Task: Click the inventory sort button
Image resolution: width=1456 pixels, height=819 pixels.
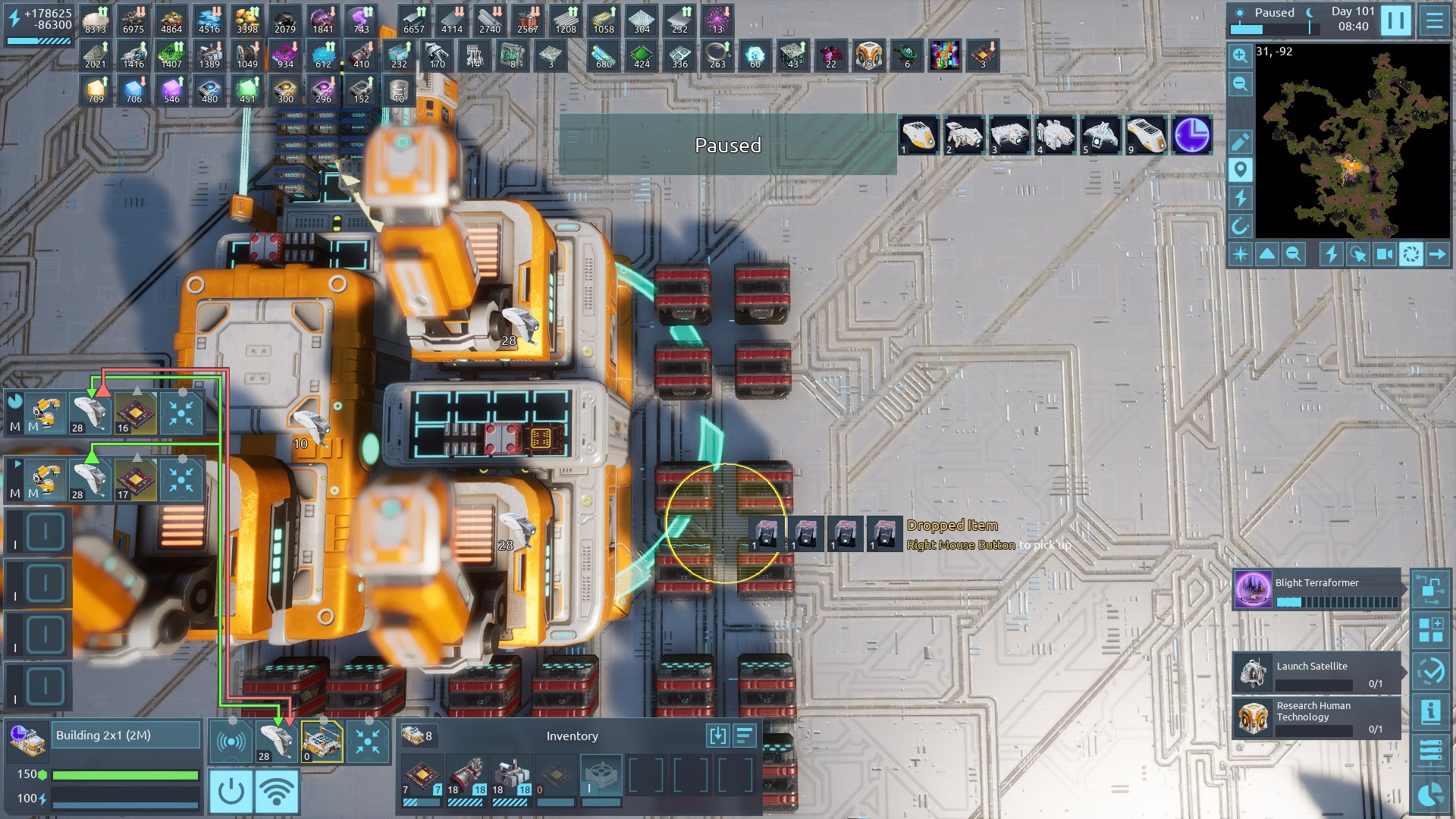Action: [745, 736]
